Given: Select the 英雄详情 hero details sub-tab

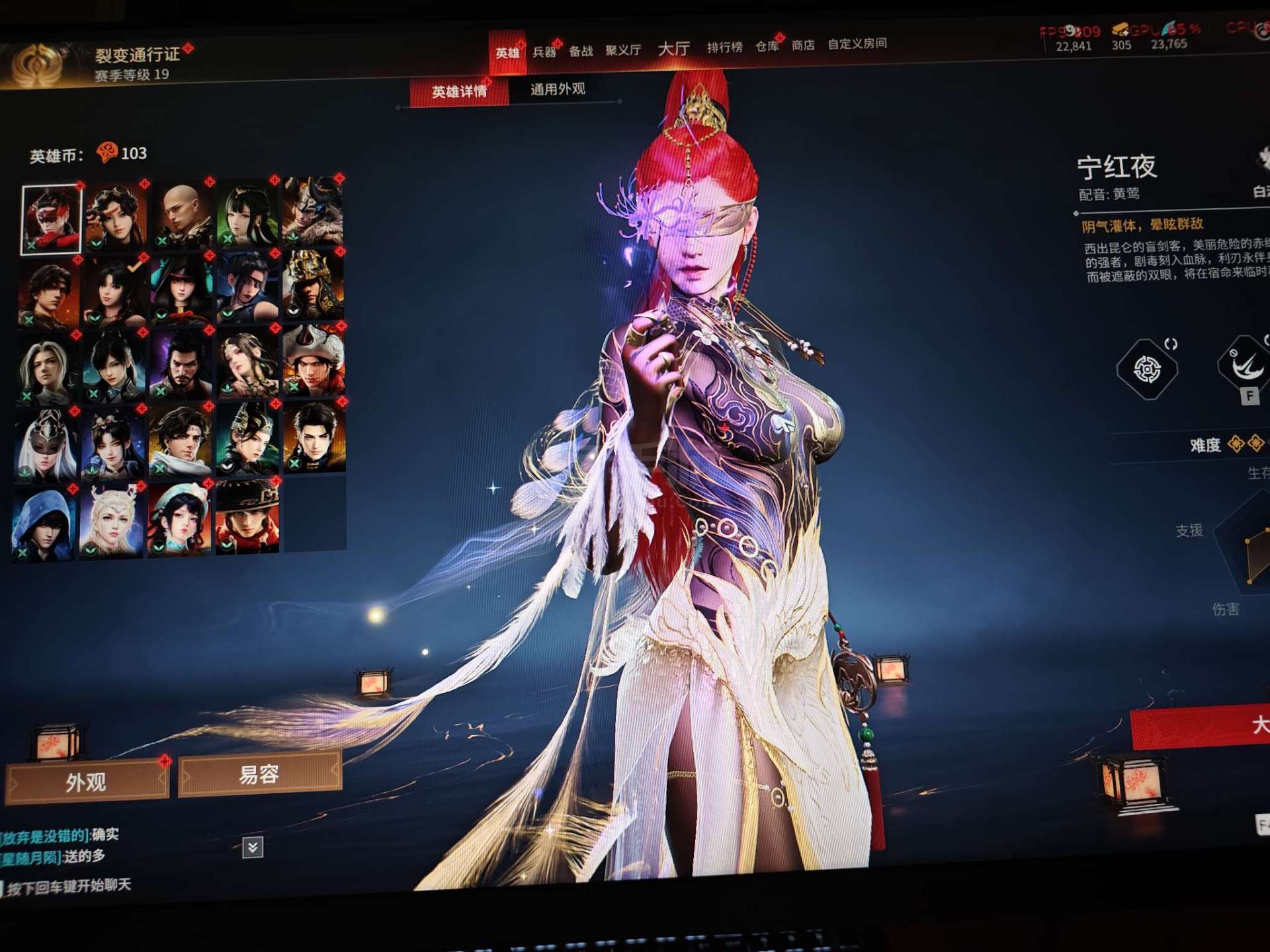Looking at the screenshot, I should tap(459, 91).
